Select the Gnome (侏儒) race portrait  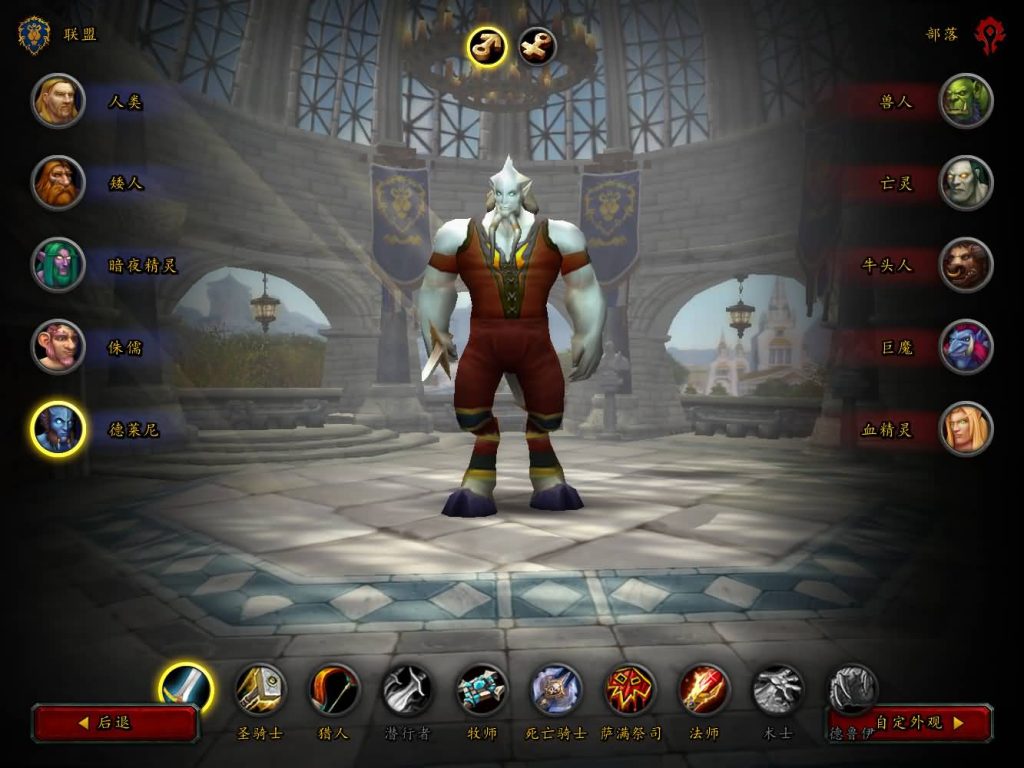click(58, 347)
